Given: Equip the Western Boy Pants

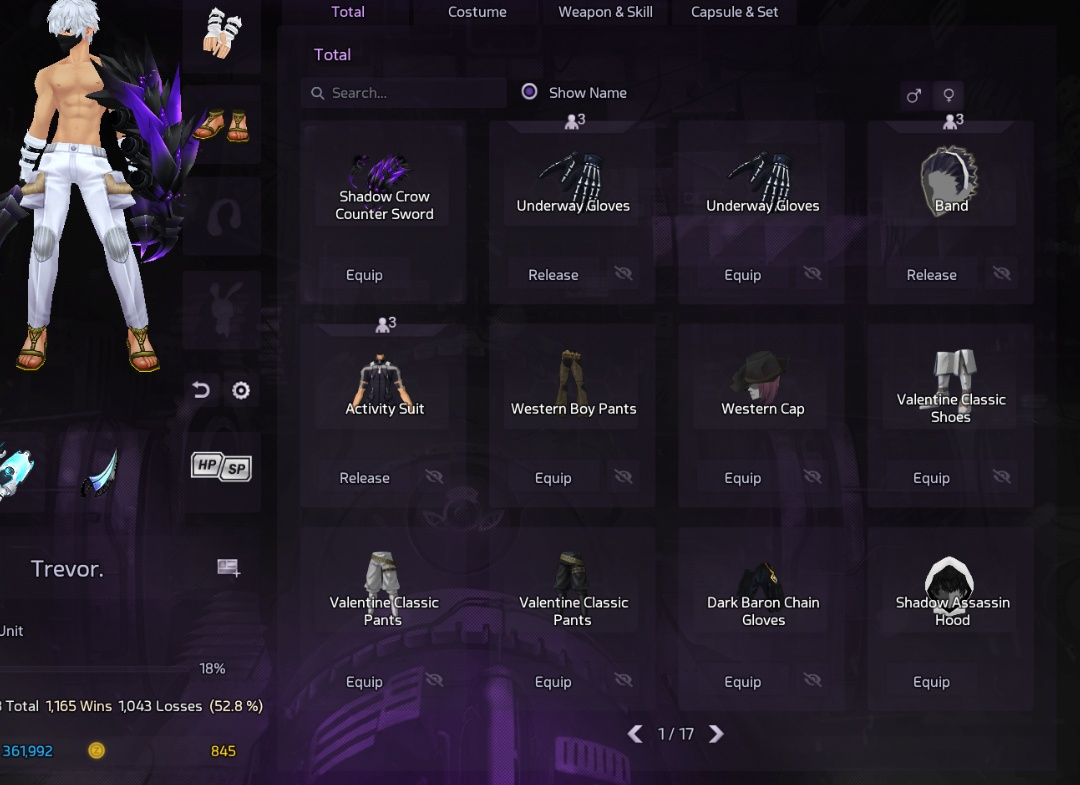Looking at the screenshot, I should click(553, 478).
